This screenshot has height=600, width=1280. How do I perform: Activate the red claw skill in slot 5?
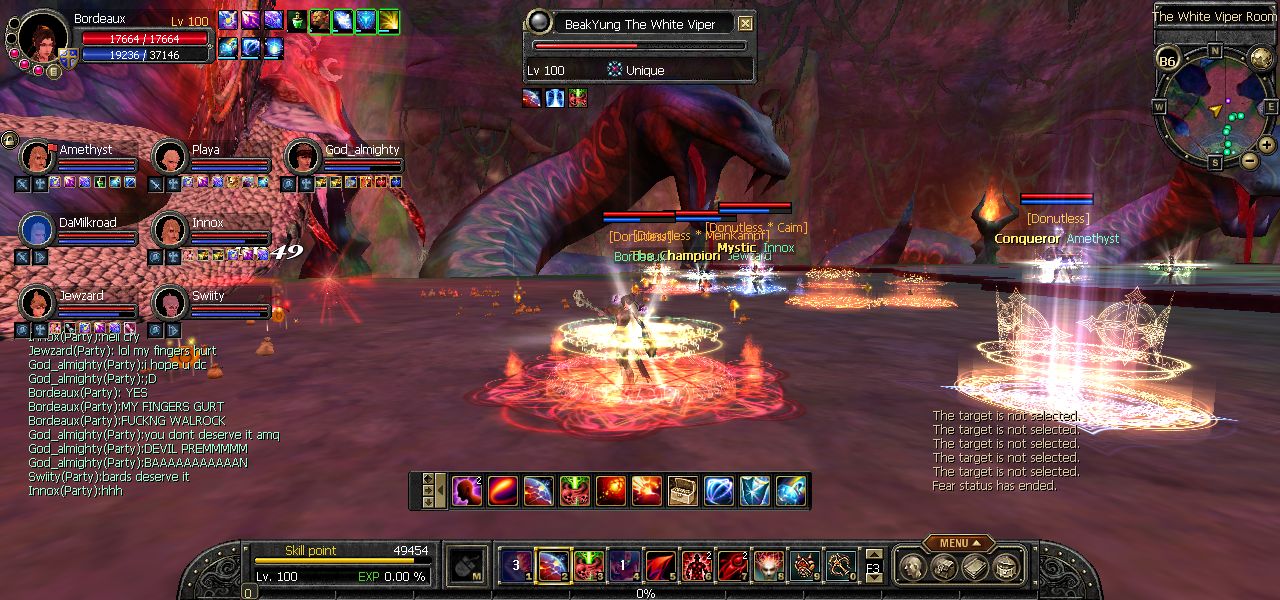660,567
